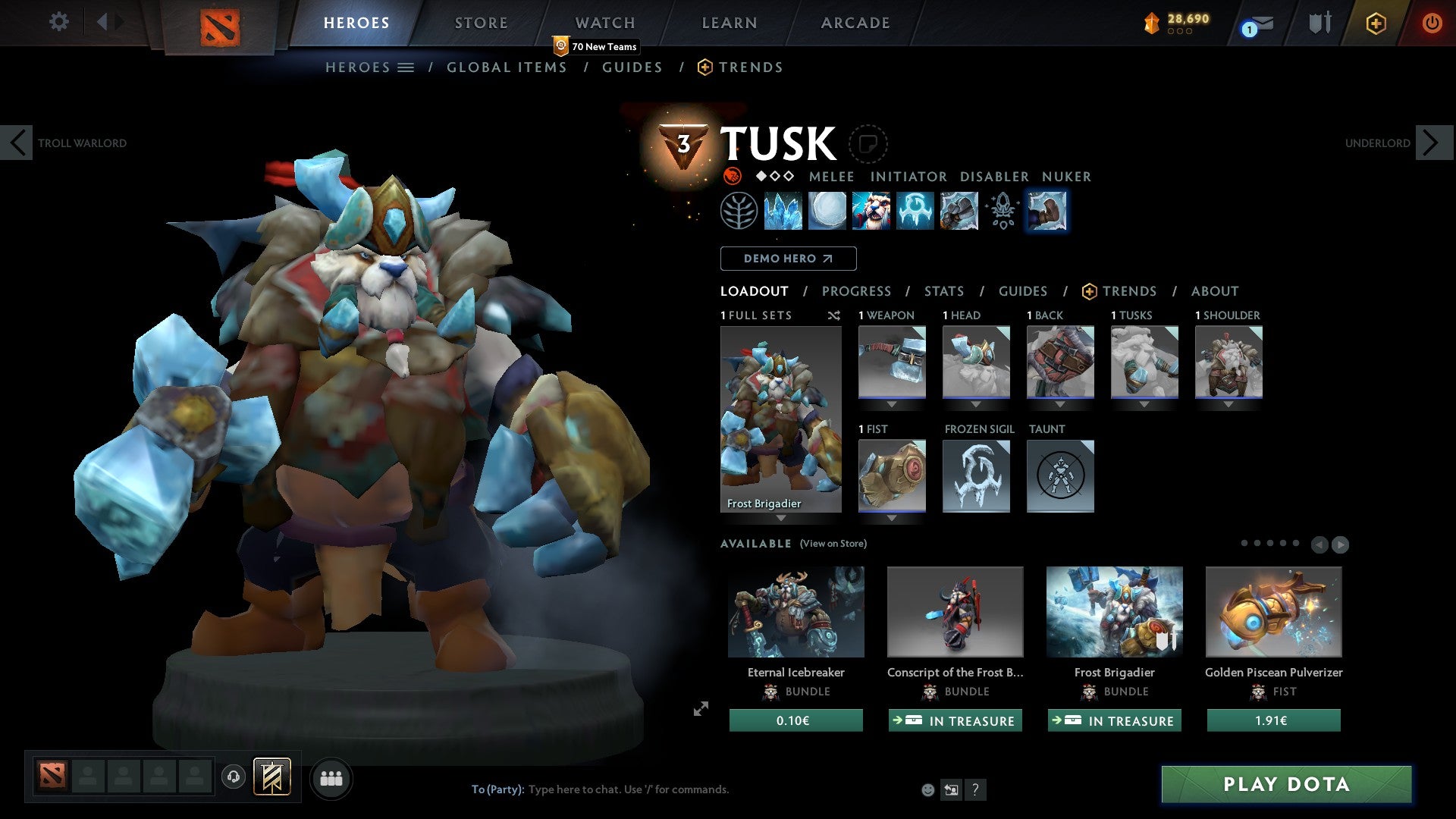The image size is (1456, 819).
Task: Click the Demo Hero button
Action: click(x=788, y=258)
